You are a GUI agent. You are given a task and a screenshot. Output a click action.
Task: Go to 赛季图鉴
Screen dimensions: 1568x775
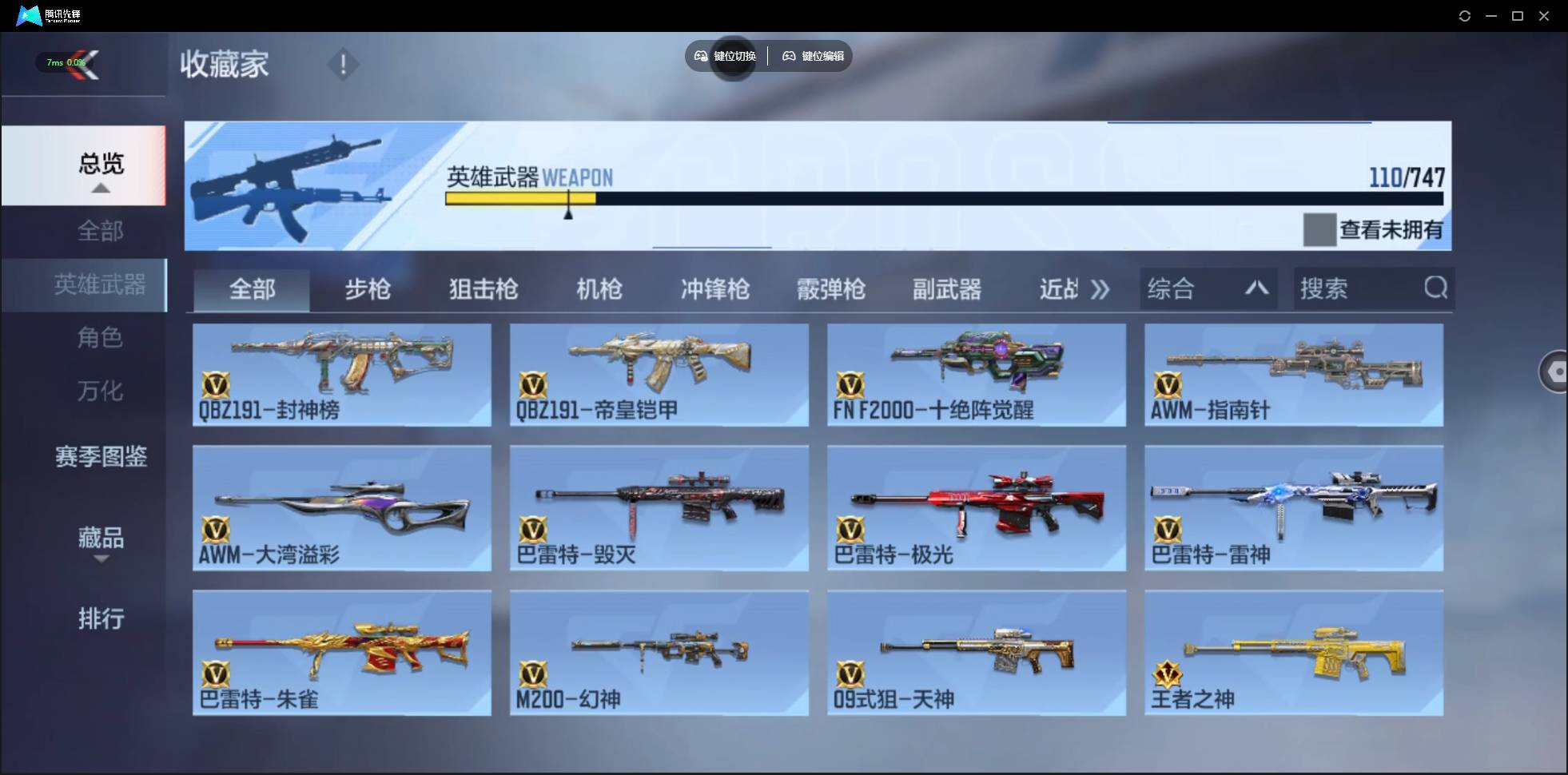(x=101, y=457)
